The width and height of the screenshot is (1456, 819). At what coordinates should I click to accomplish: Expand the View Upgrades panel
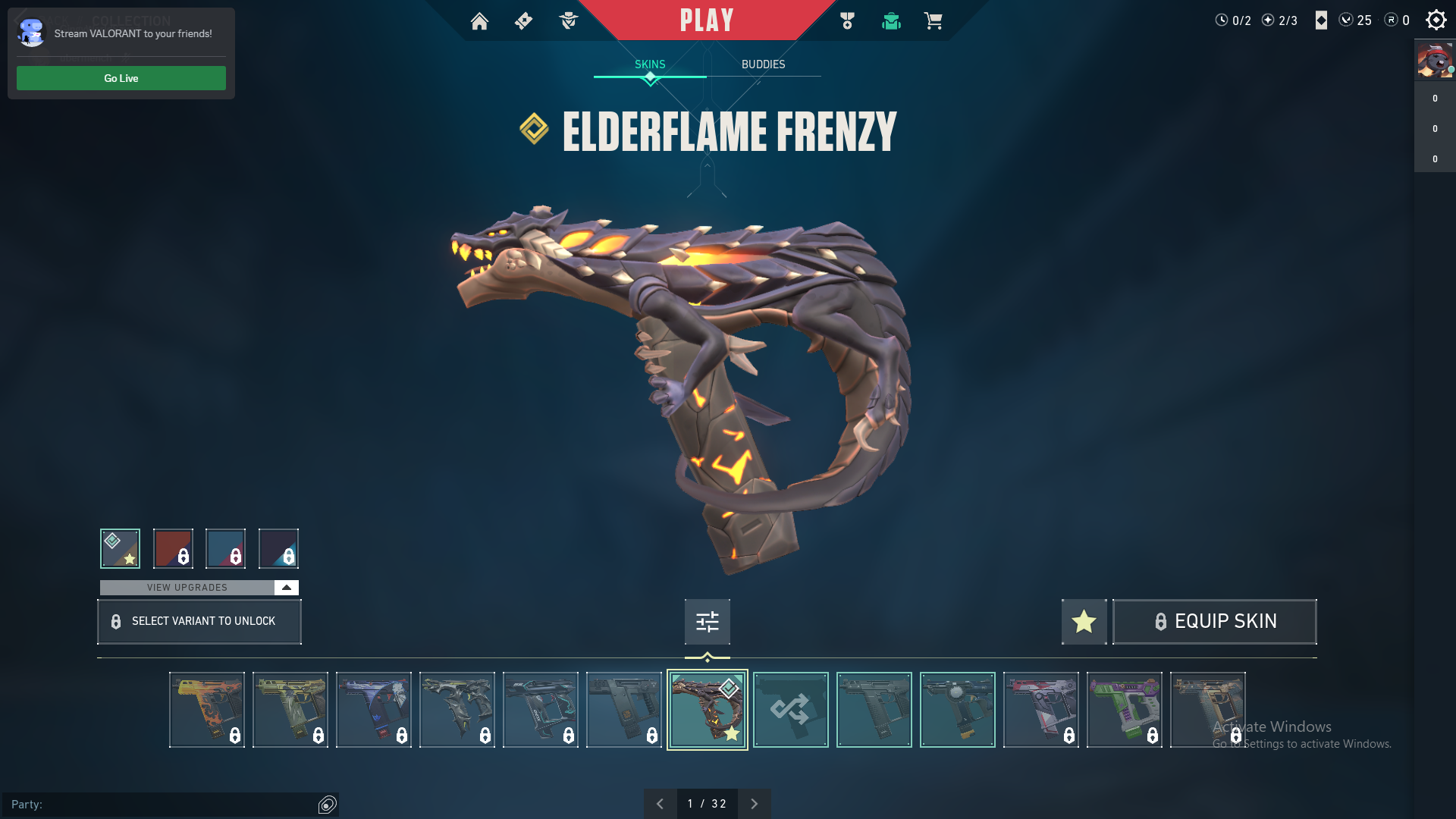click(286, 588)
